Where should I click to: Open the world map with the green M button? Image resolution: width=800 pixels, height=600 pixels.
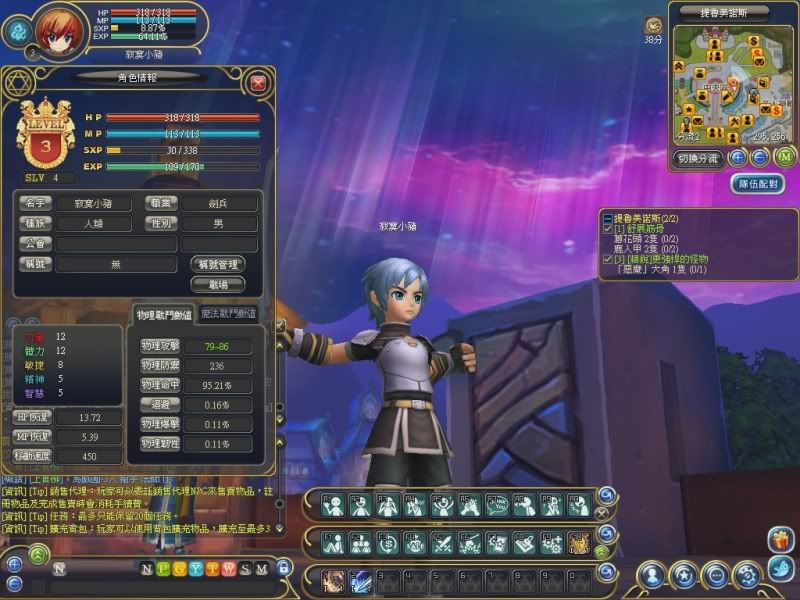click(x=784, y=156)
